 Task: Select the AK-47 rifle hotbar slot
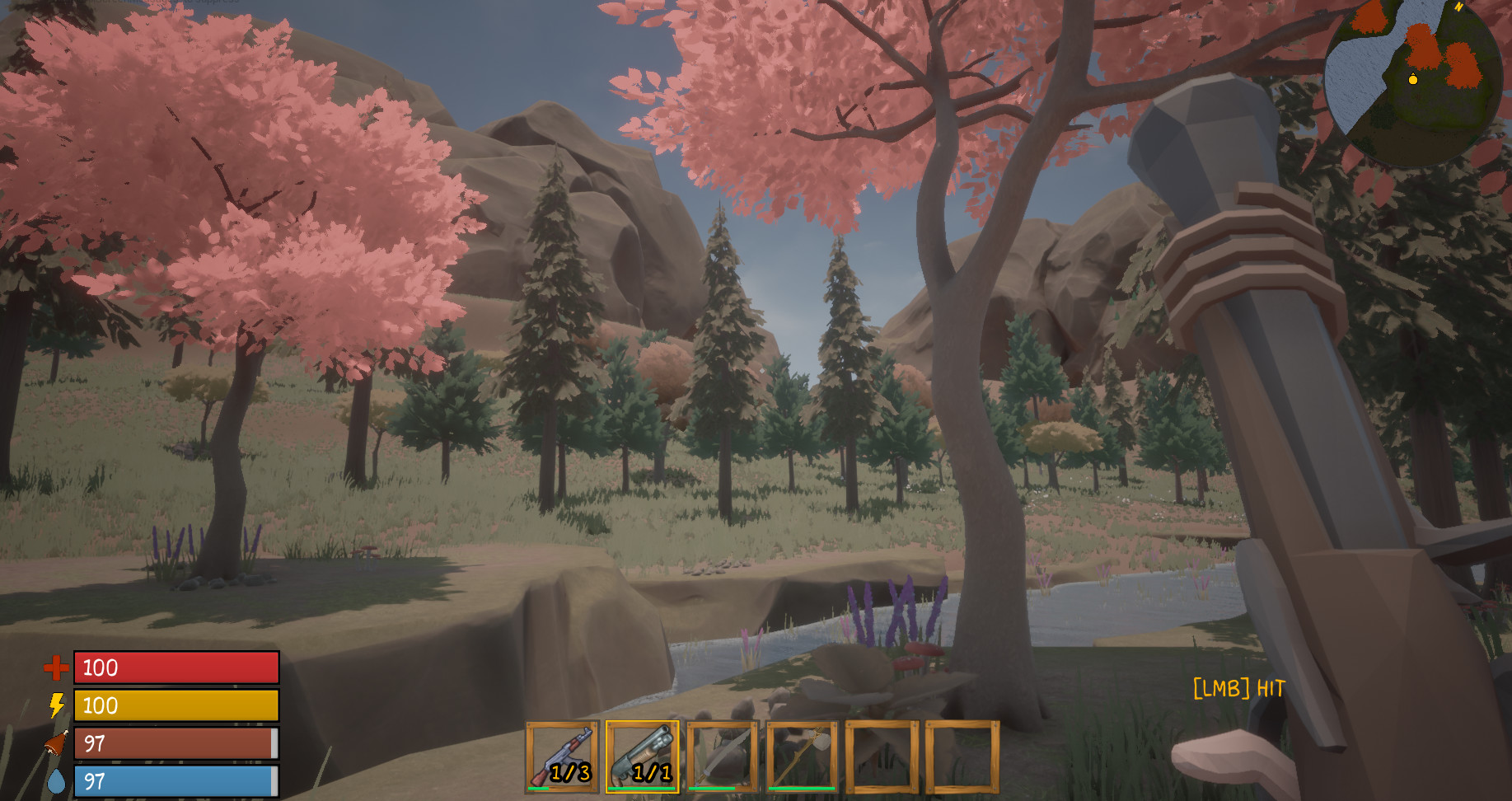click(563, 756)
